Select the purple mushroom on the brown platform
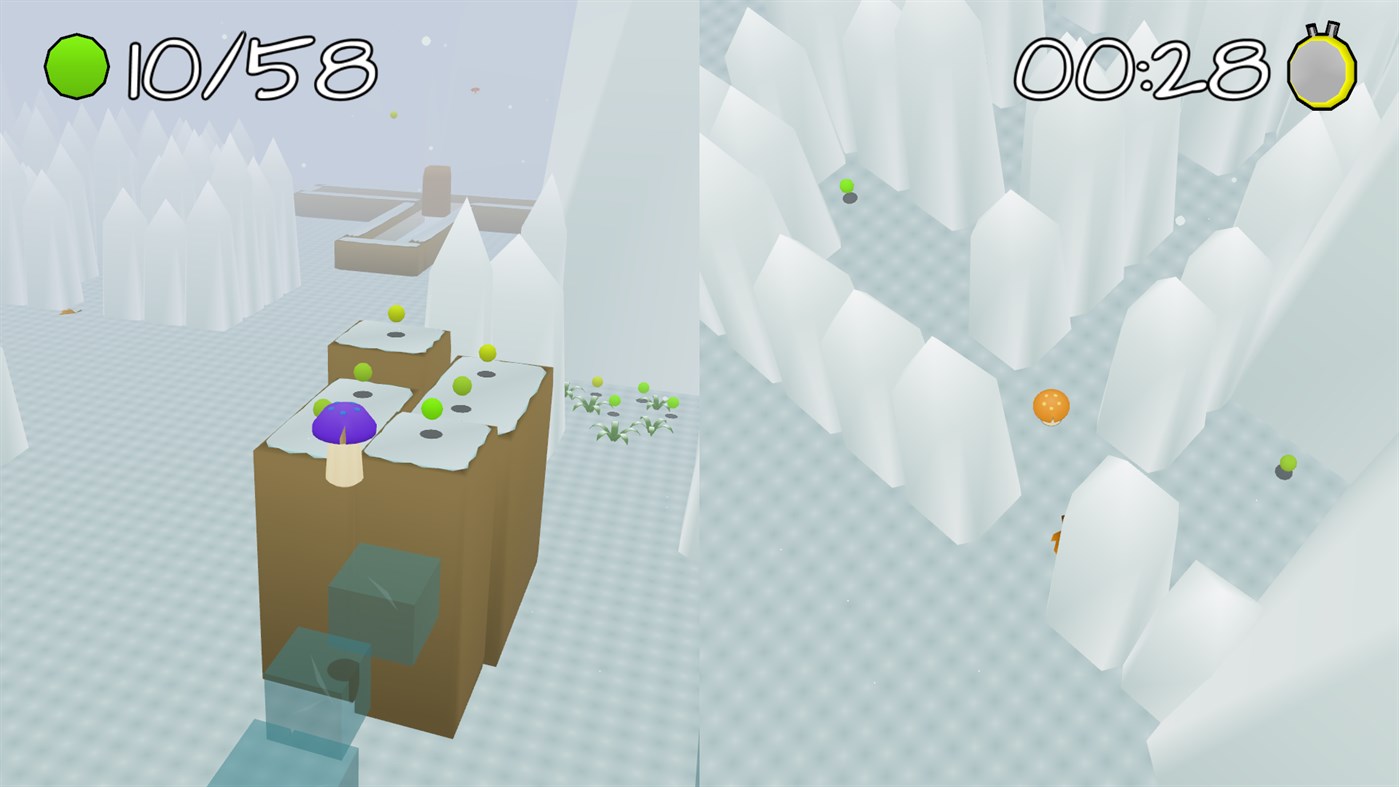Viewport: 1399px width, 787px height. (x=342, y=422)
